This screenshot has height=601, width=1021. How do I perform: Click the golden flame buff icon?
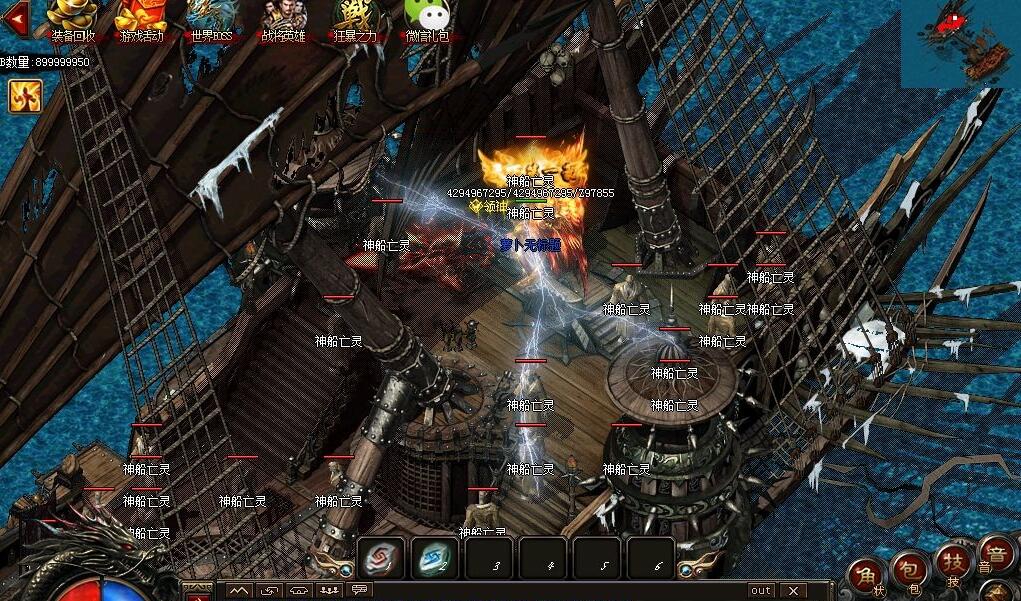pyautogui.click(x=24, y=96)
